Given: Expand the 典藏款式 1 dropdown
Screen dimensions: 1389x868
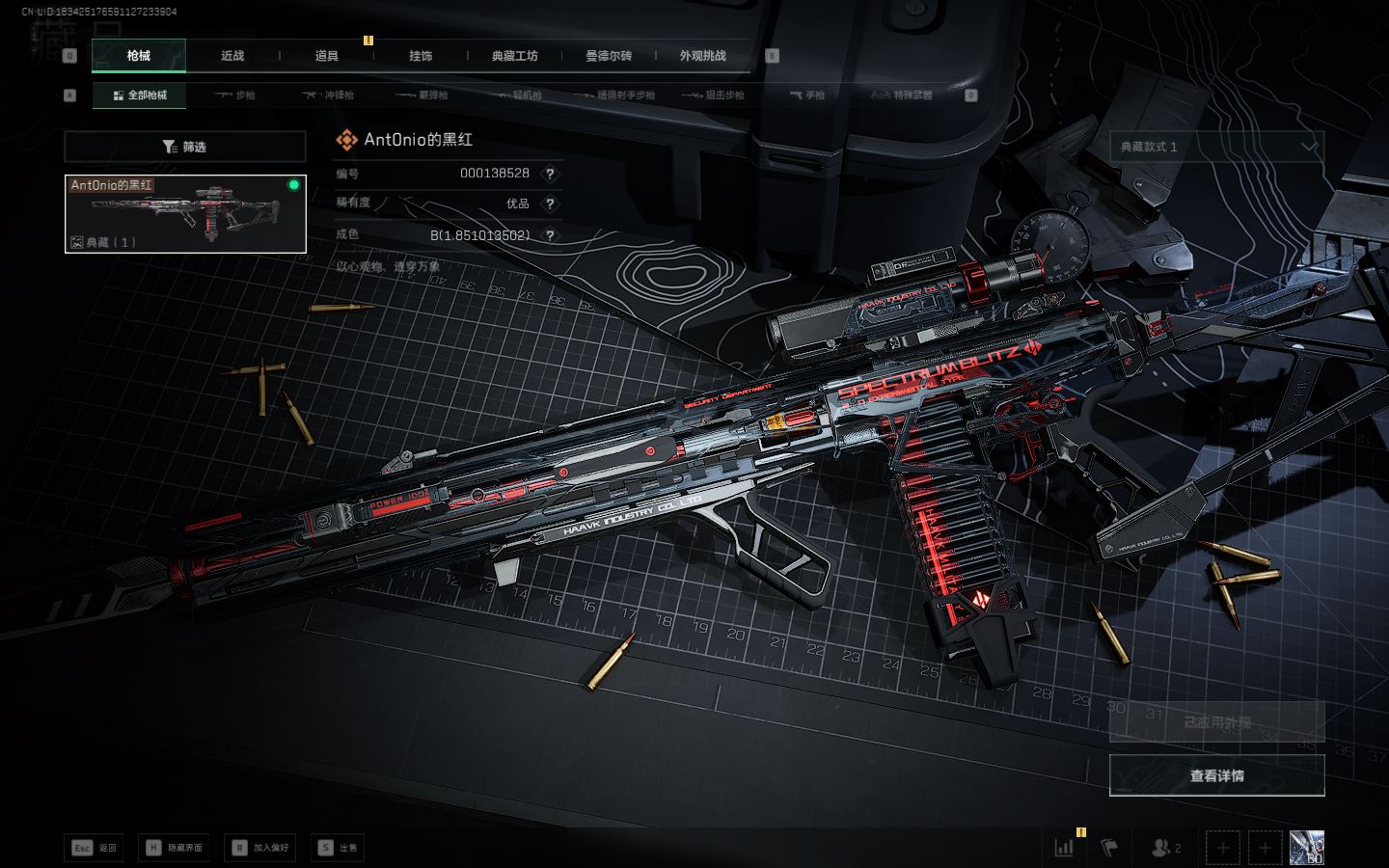Looking at the screenshot, I should pos(1216,147).
